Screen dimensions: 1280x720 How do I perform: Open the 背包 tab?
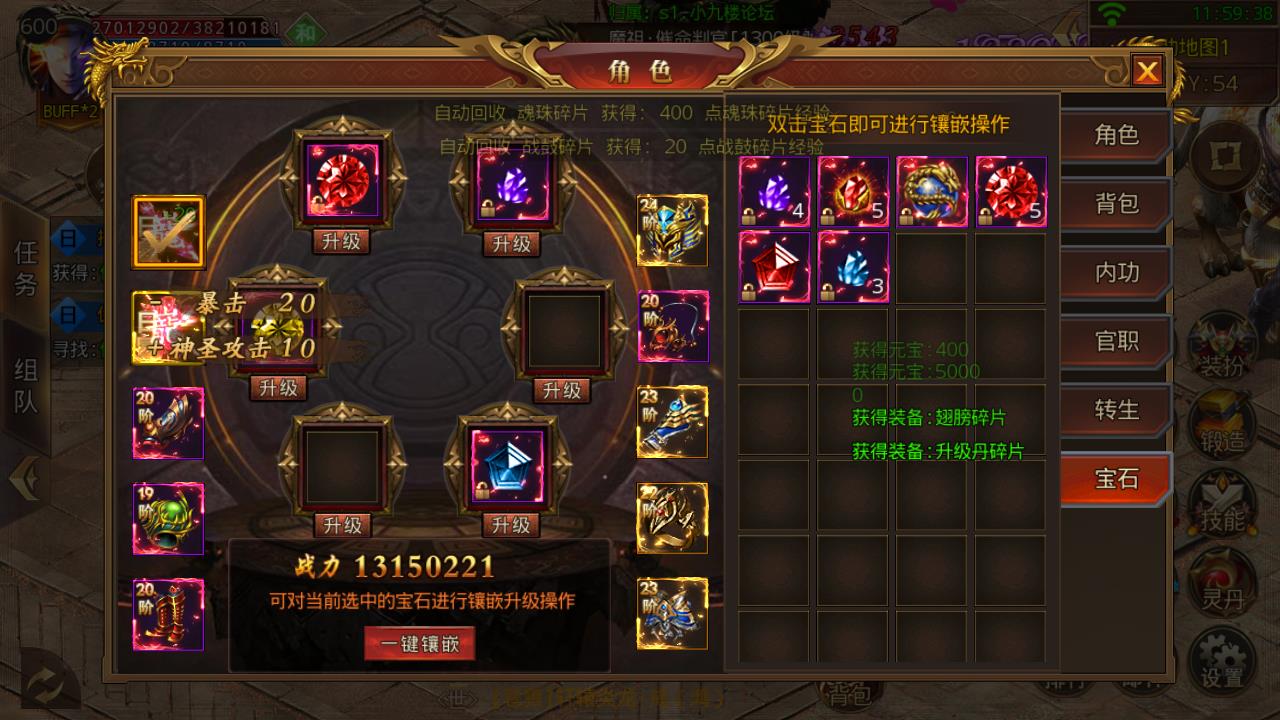click(1116, 205)
